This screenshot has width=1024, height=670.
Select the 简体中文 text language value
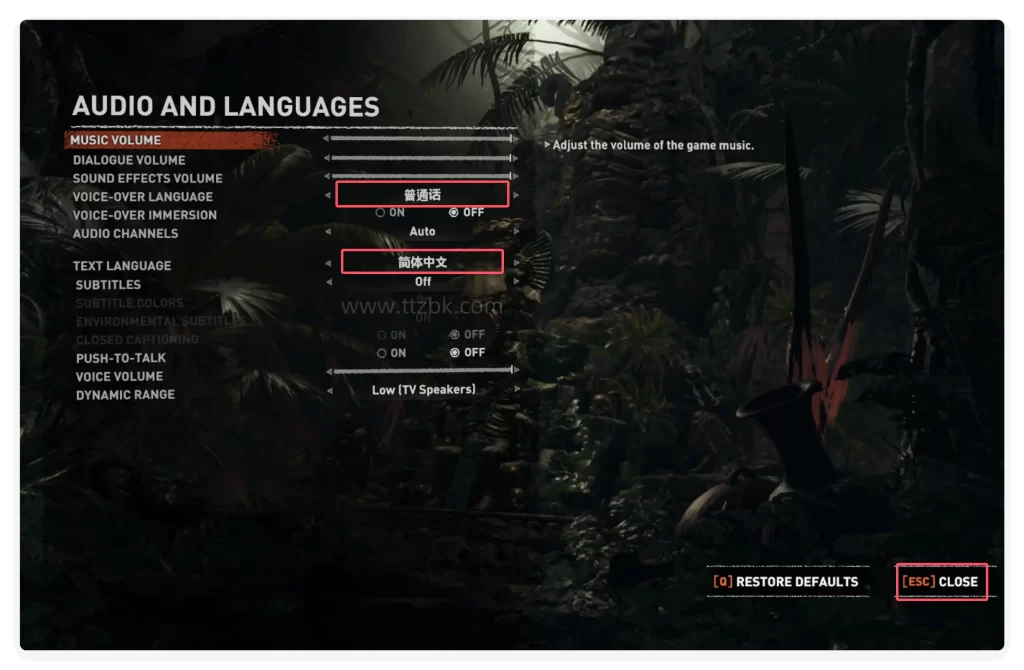[x=422, y=263]
